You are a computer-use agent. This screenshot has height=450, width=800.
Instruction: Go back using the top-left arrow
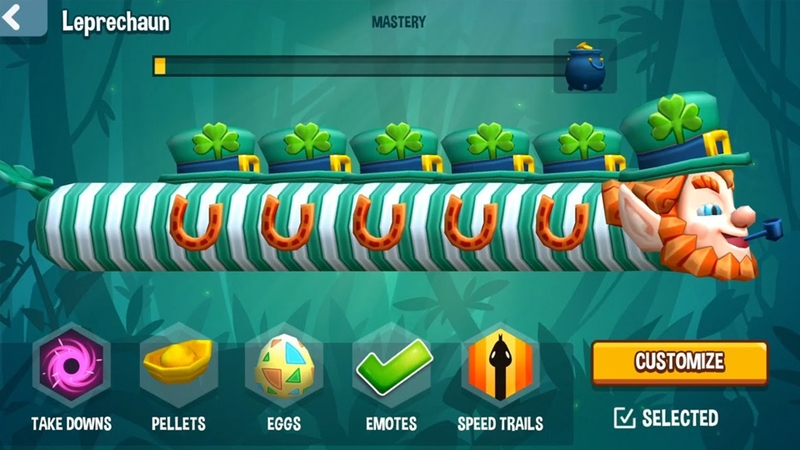21,17
